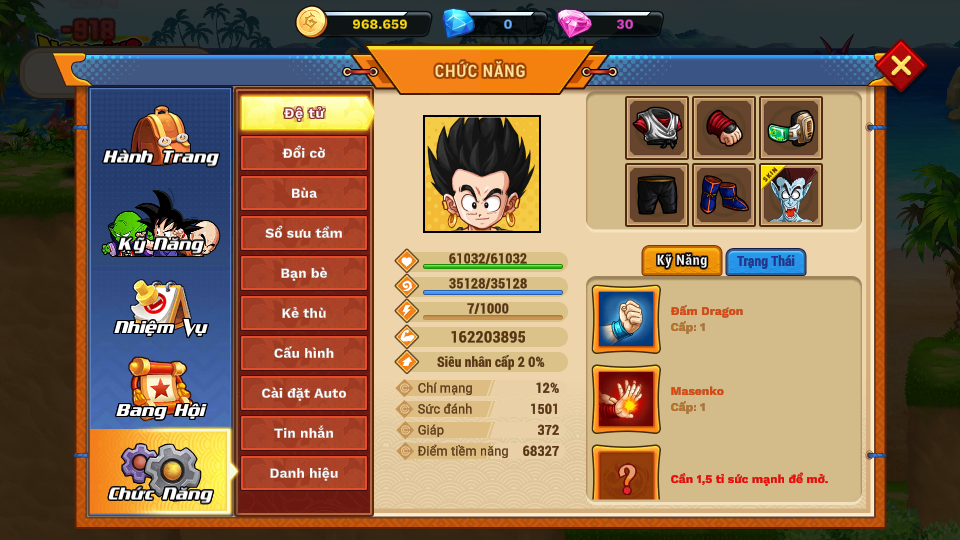Open Cấu hình settings
The height and width of the screenshot is (540, 960).
[304, 353]
